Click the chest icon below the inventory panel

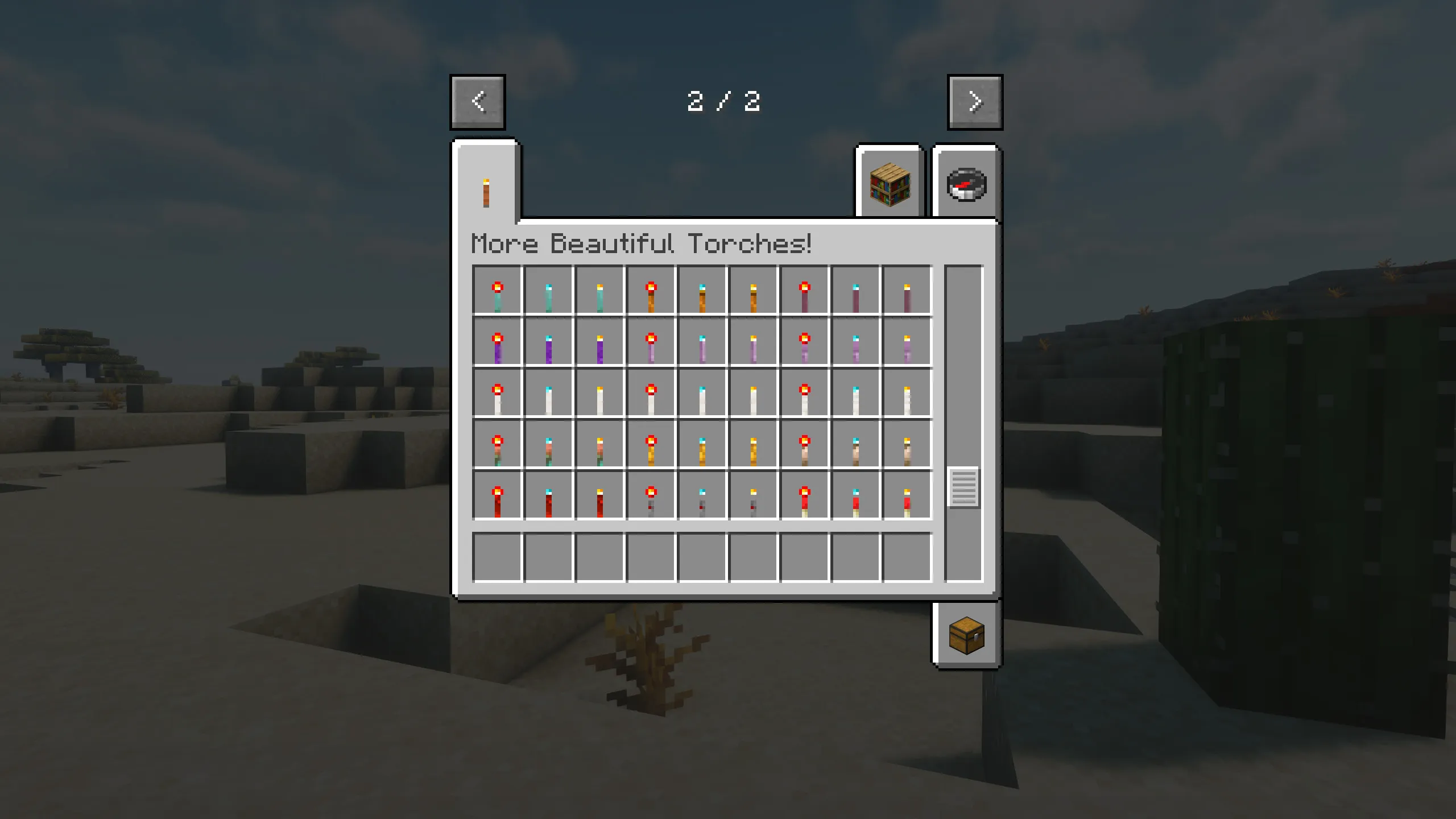pos(965,637)
